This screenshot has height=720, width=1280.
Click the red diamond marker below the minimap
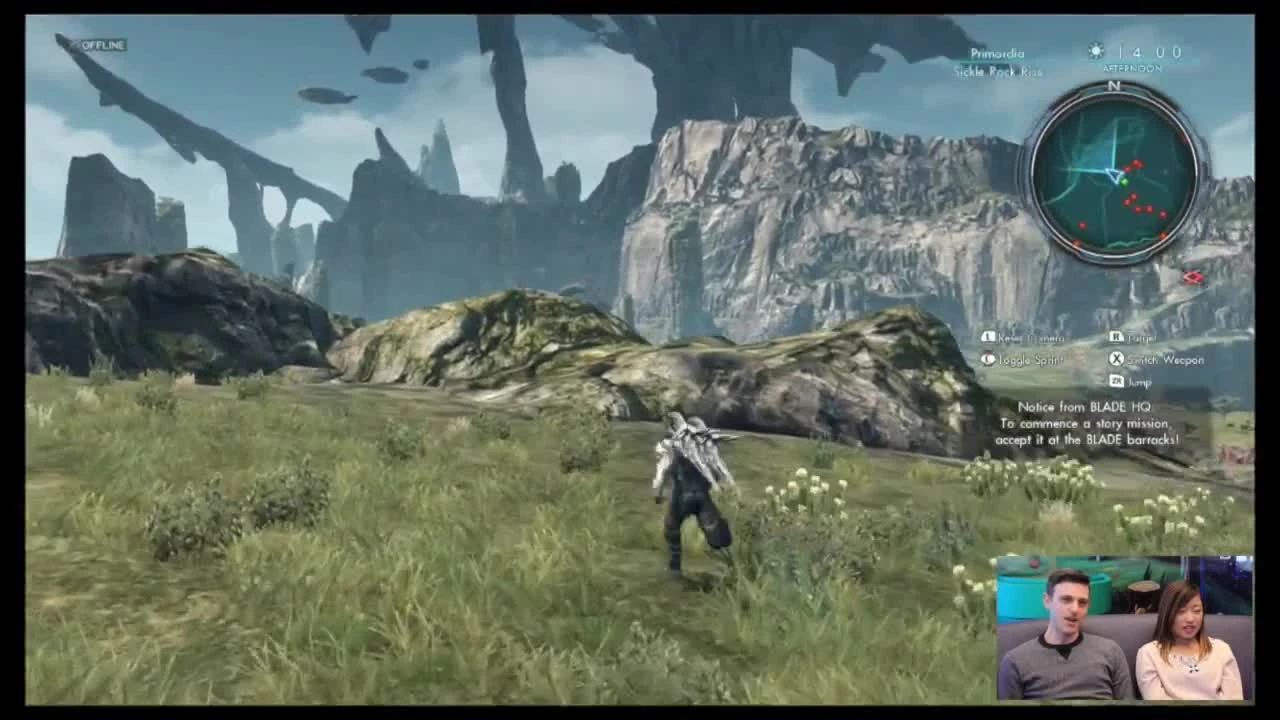coord(1192,279)
